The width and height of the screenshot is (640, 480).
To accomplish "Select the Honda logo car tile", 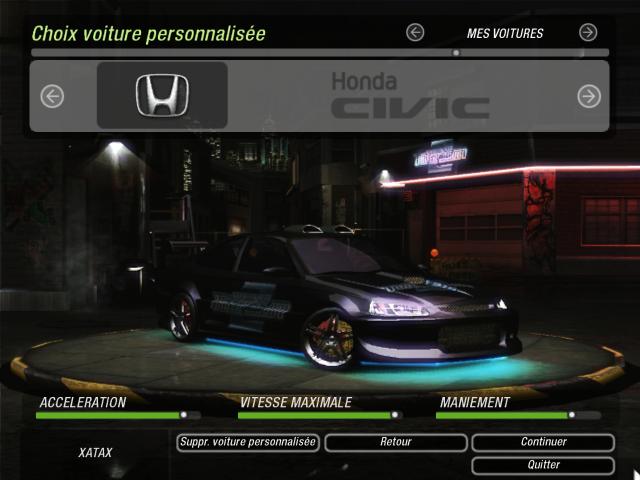I will click(x=162, y=96).
